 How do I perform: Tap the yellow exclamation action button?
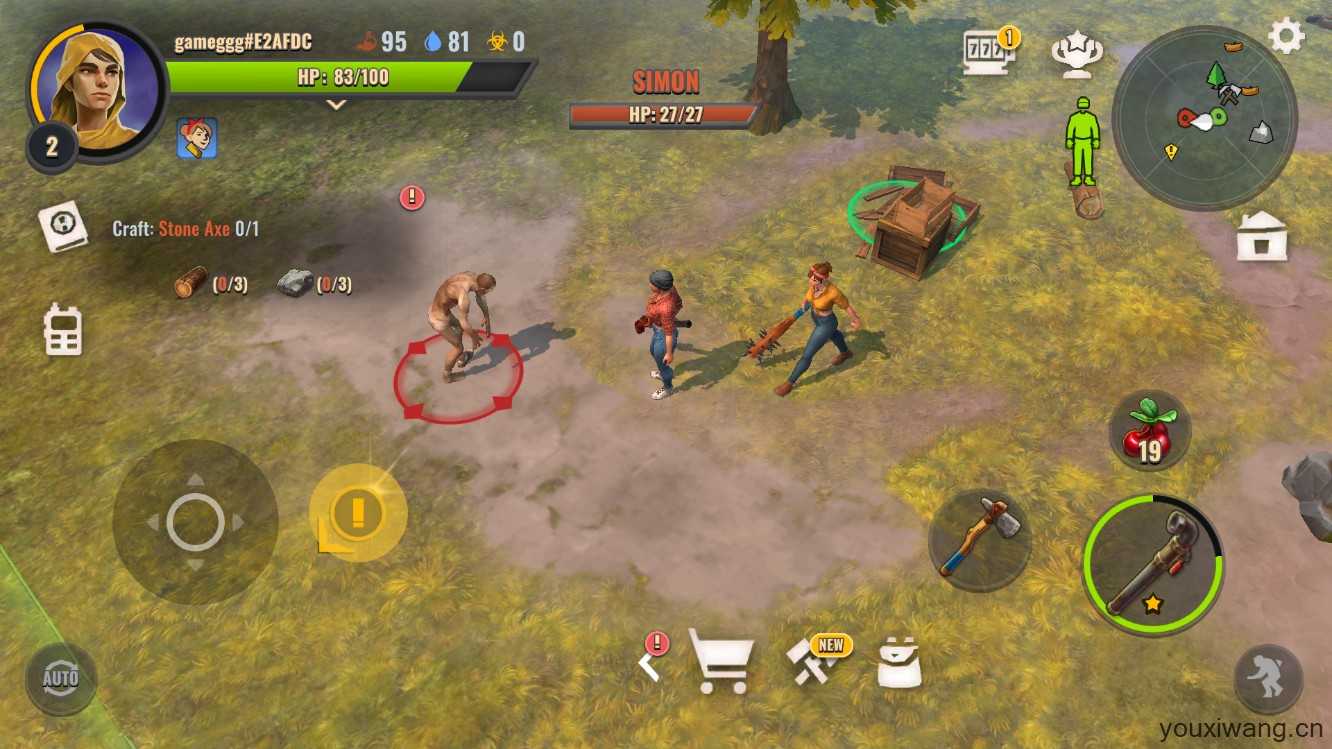[x=357, y=512]
